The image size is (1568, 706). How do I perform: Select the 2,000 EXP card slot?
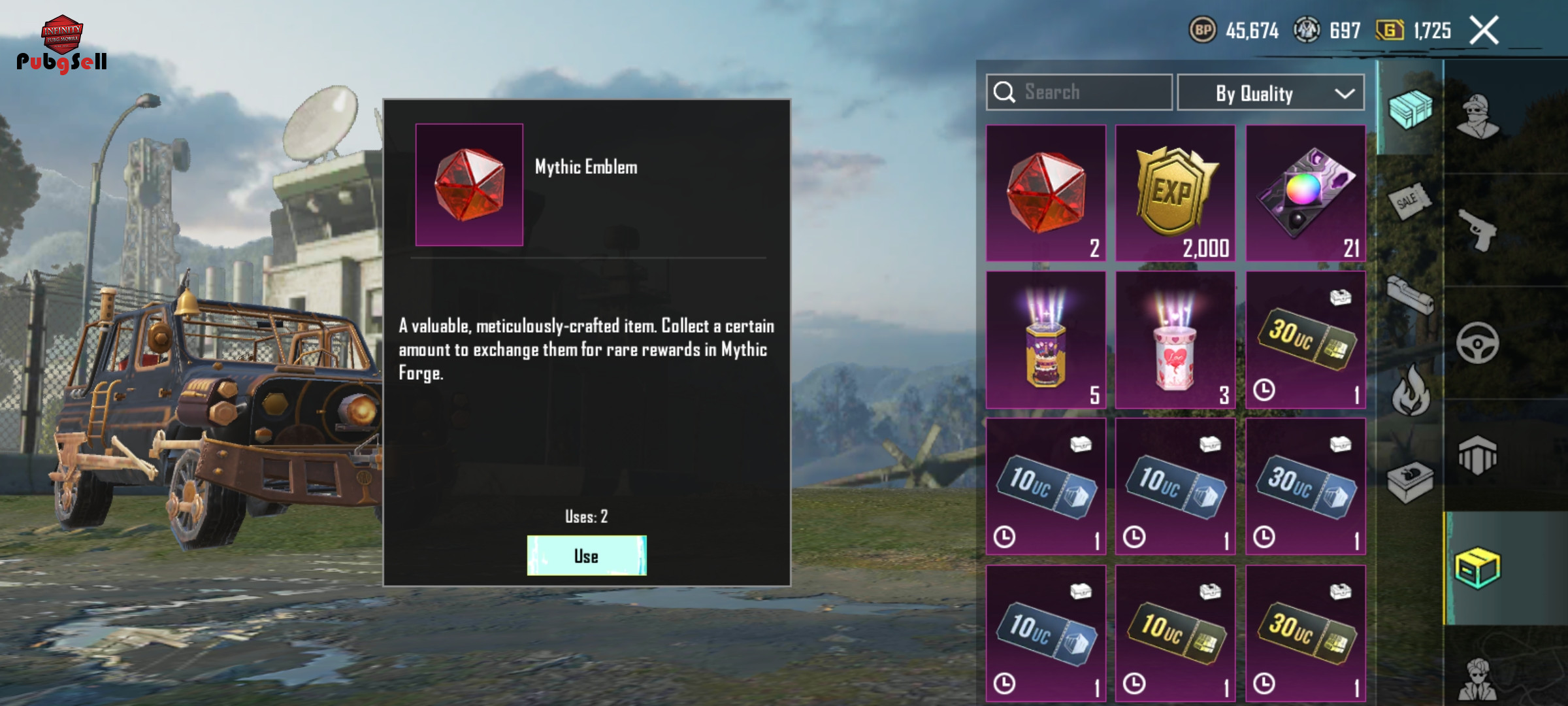[1175, 193]
